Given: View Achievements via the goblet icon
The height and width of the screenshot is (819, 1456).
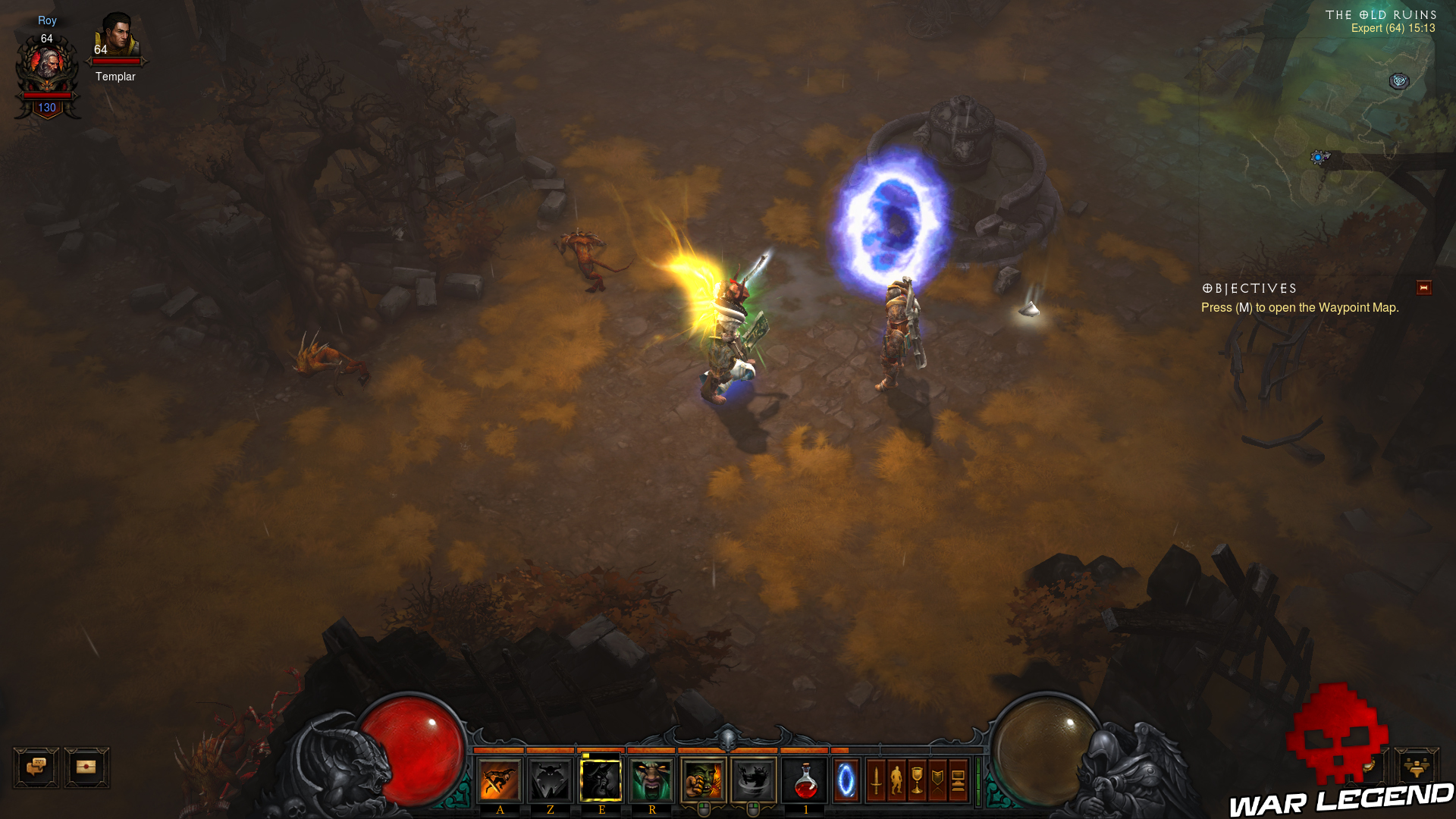Looking at the screenshot, I should 918,779.
